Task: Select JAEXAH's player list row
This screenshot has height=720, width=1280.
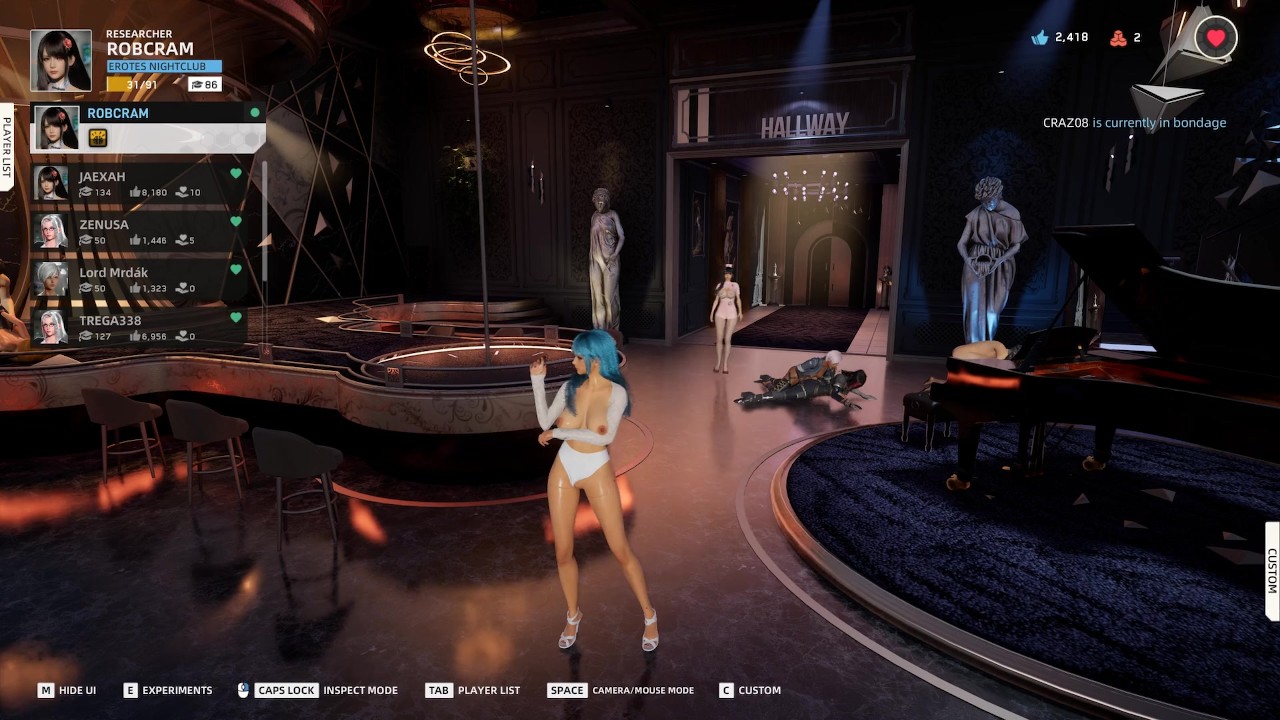Action: pos(140,183)
